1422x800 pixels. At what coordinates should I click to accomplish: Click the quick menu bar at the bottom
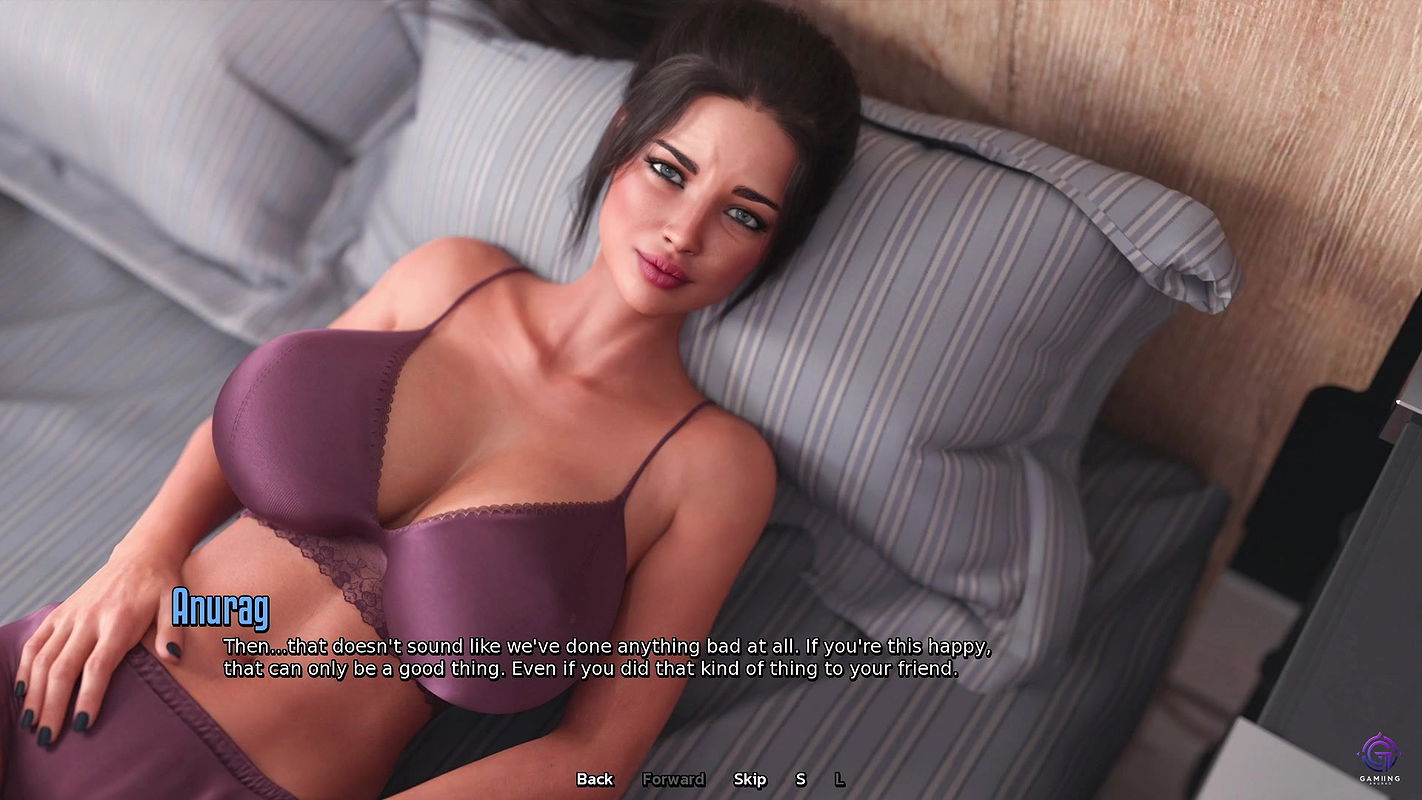pos(711,779)
